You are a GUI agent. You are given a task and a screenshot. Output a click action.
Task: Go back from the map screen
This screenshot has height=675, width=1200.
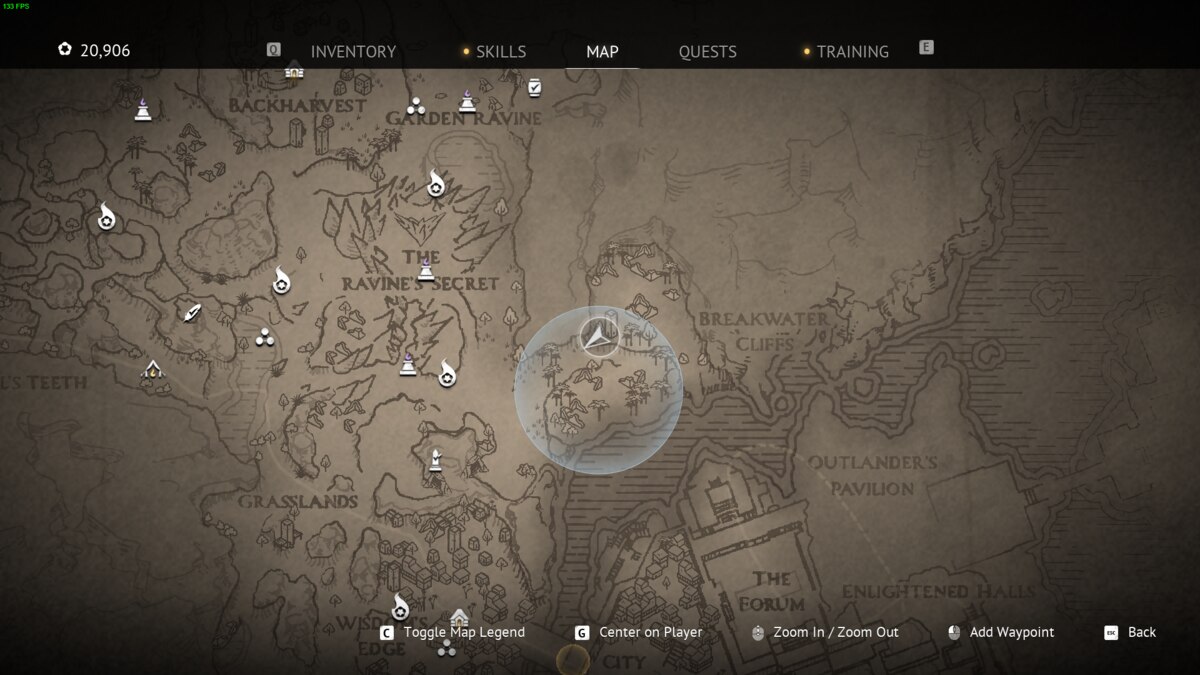[x=1130, y=632]
